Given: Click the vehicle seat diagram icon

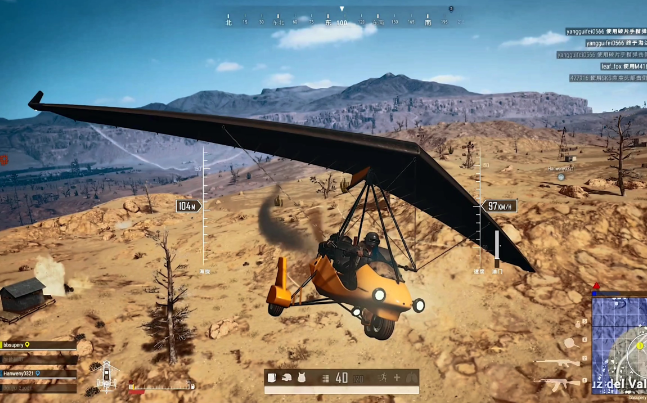Looking at the screenshot, I should pos(105,376).
